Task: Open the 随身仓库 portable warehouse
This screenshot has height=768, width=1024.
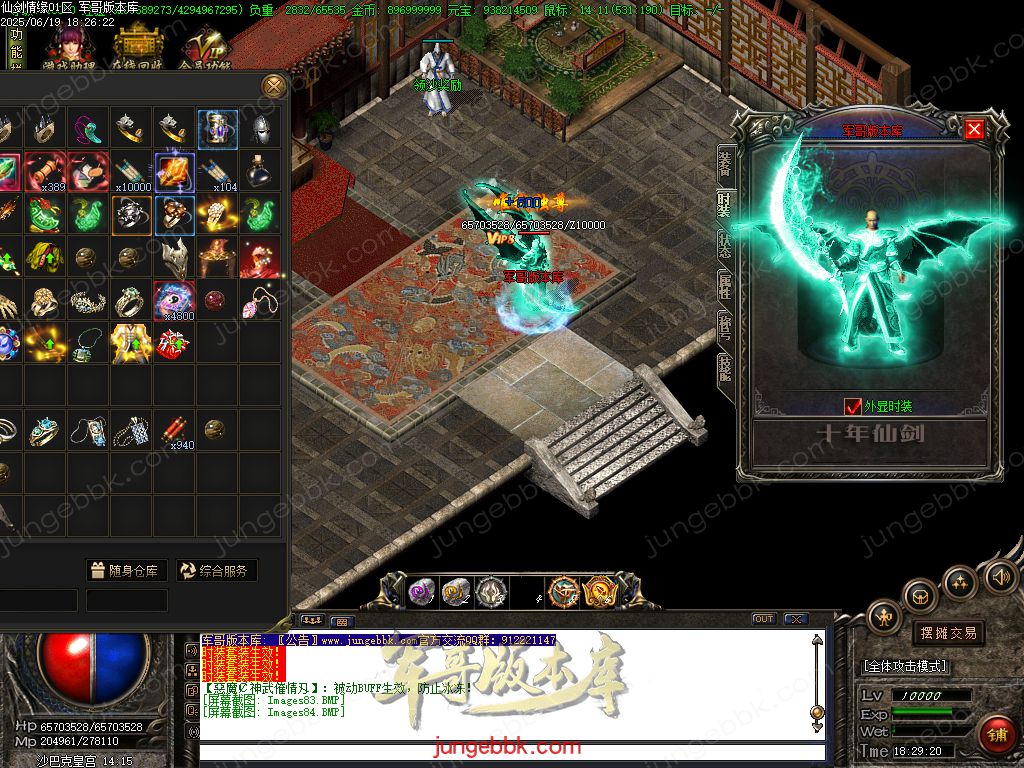Action: coord(125,571)
